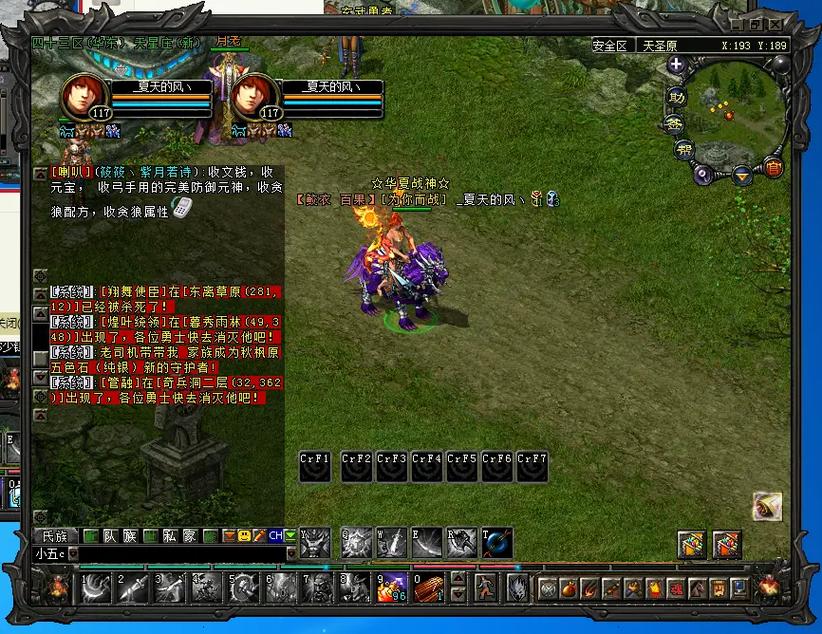Image resolution: width=822 pixels, height=634 pixels.
Task: Activate the CtrF1 shortcut slot
Action: tap(315, 466)
